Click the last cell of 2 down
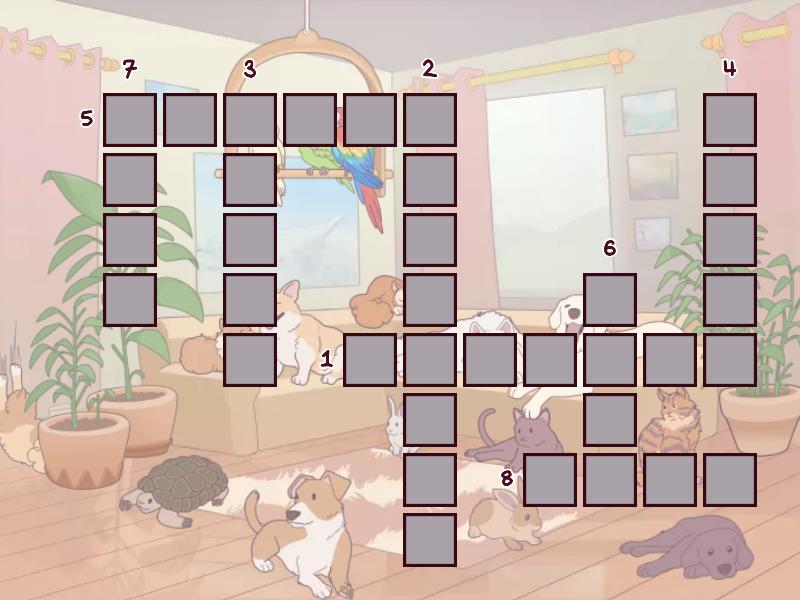800x600 pixels. click(430, 540)
